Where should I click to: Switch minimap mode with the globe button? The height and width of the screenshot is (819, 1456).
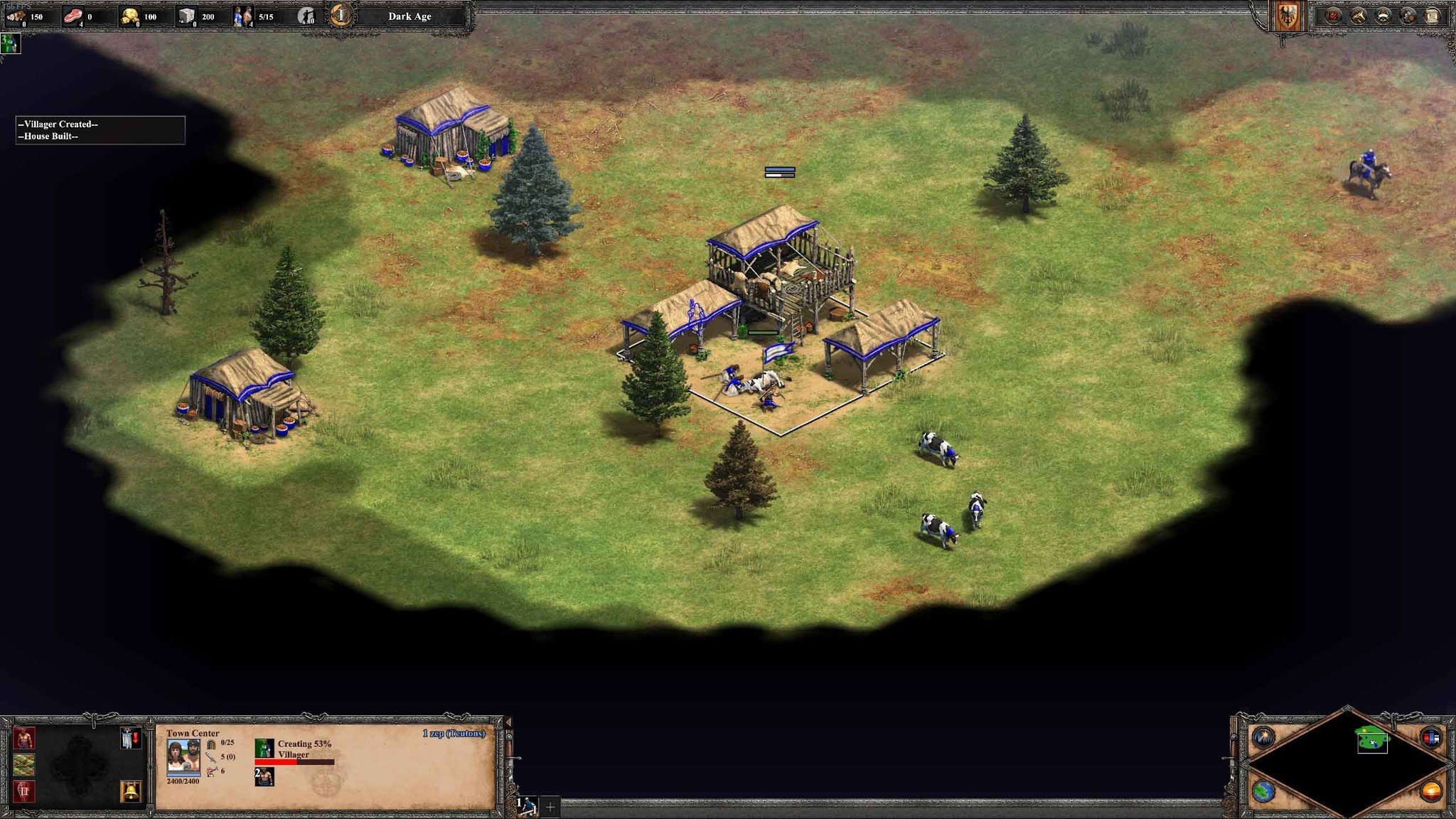coord(1263,791)
